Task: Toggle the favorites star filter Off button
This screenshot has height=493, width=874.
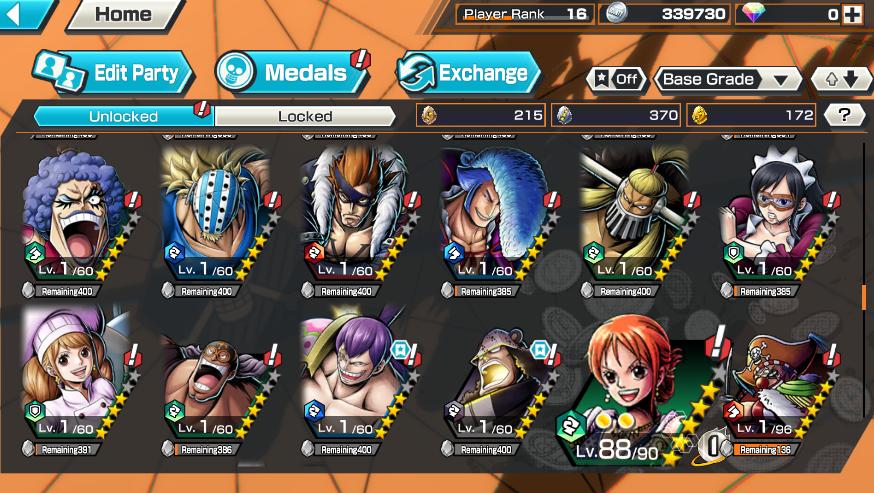Action: coord(616,79)
